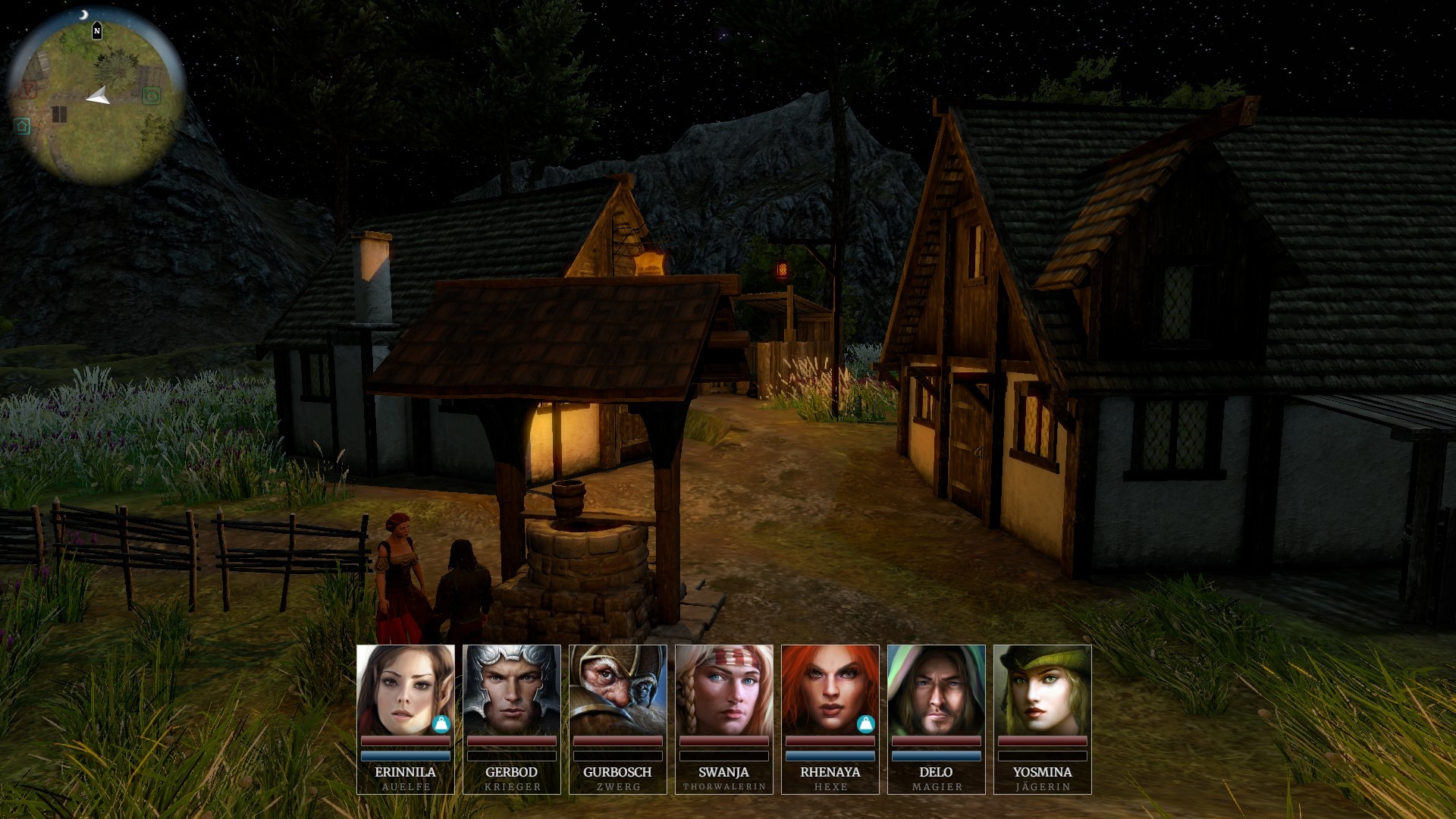Select Yosmina the Jägerin portrait
Image resolution: width=1456 pixels, height=819 pixels.
click(1042, 690)
